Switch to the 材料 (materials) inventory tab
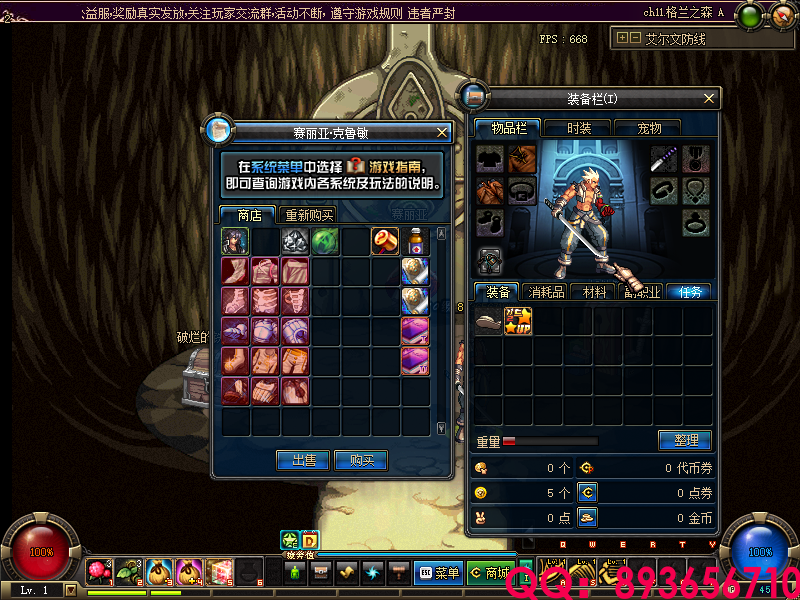Screen dimensions: 800x600 point(595,292)
